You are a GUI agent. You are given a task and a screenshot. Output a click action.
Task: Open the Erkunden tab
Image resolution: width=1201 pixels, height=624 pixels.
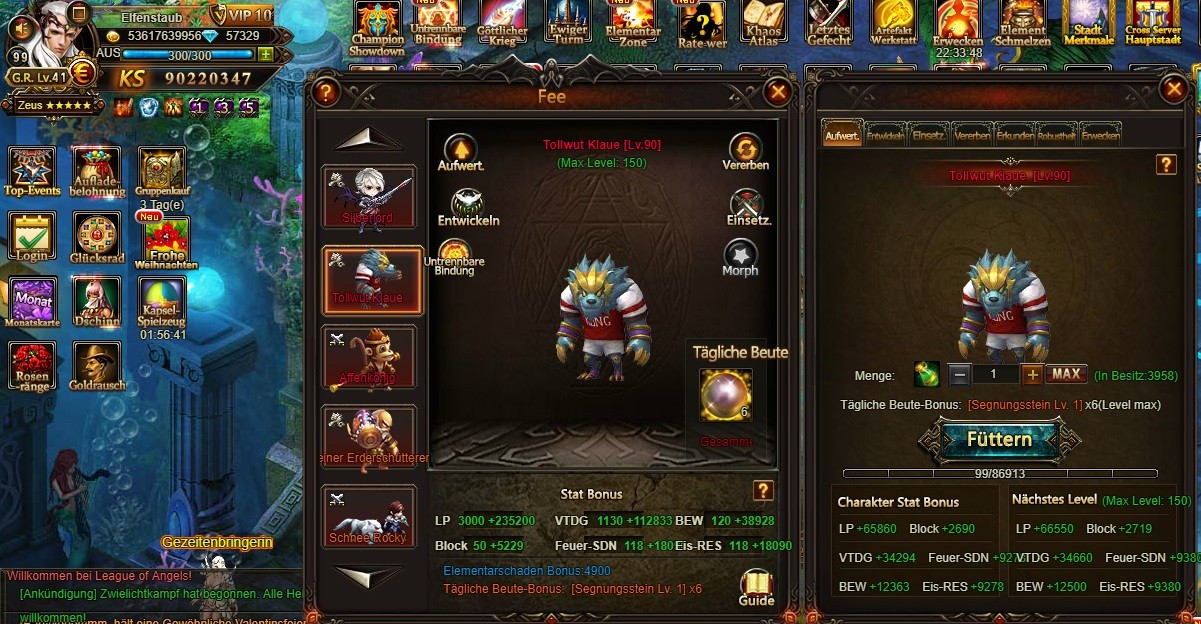[1015, 135]
